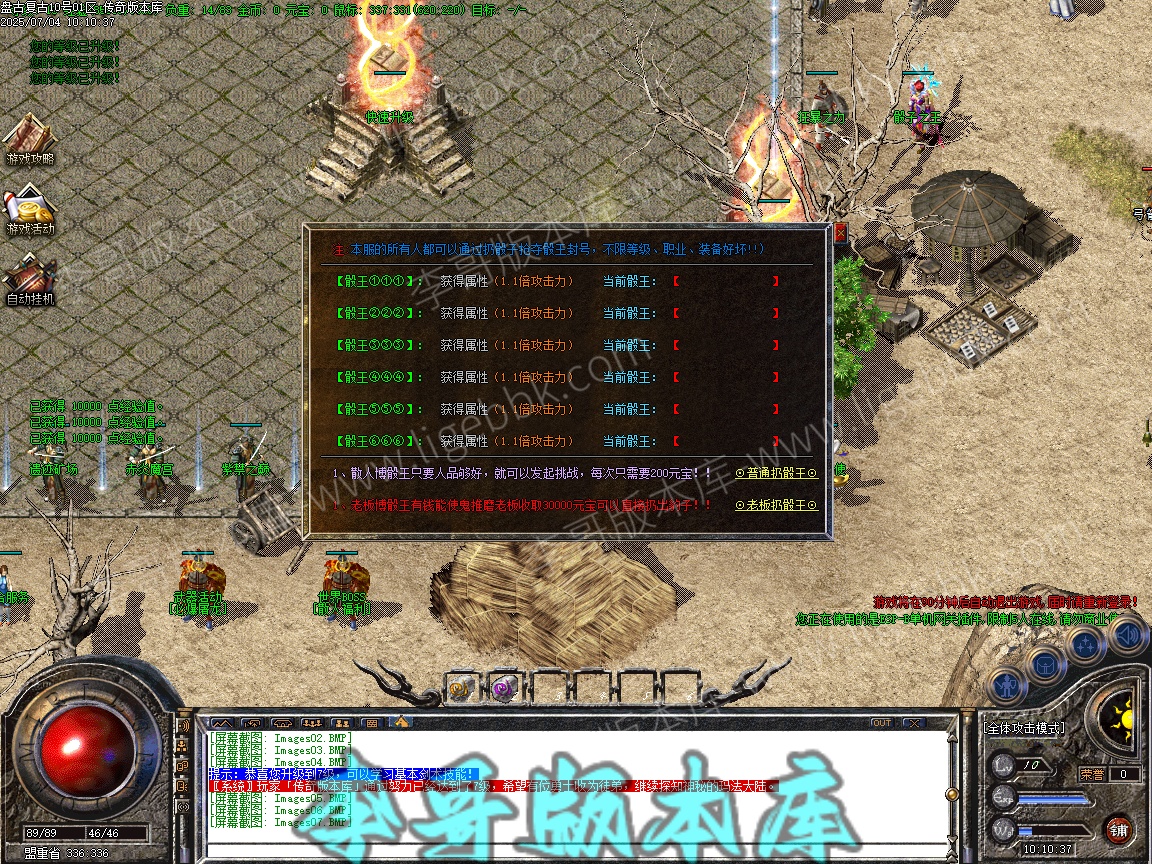Activate the 自动挂机 auto-play icon
1152x864 pixels.
pos(30,278)
